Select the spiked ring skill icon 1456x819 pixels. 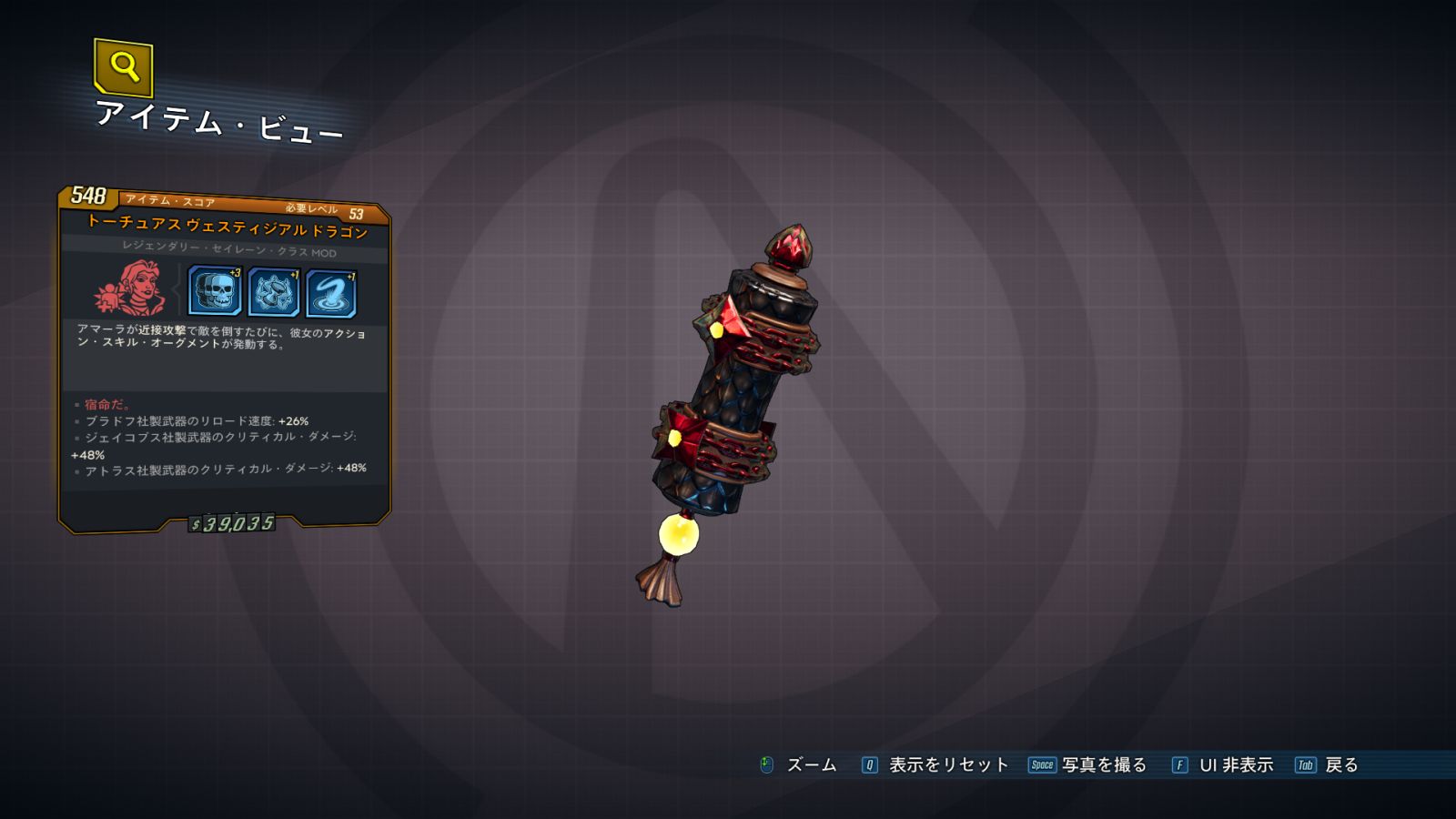tap(273, 293)
